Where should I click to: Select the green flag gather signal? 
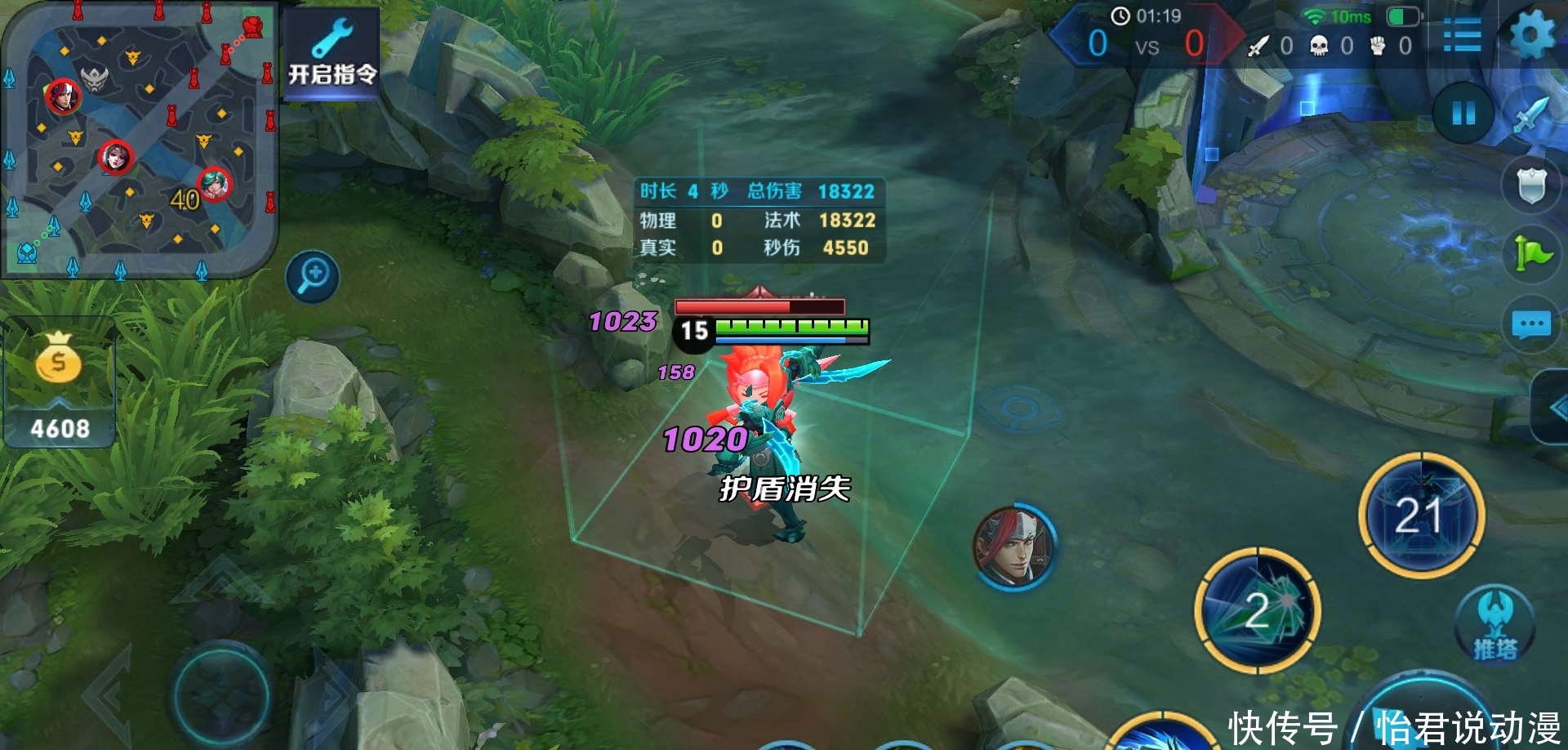coord(1531,254)
